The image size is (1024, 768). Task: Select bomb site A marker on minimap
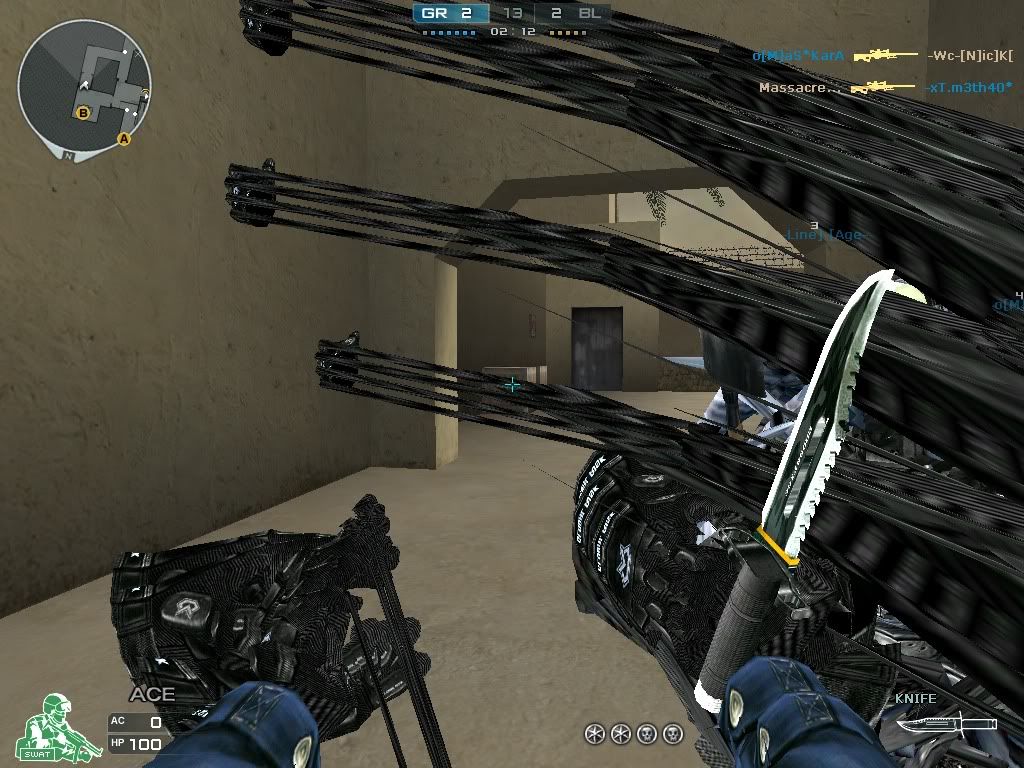coord(124,139)
